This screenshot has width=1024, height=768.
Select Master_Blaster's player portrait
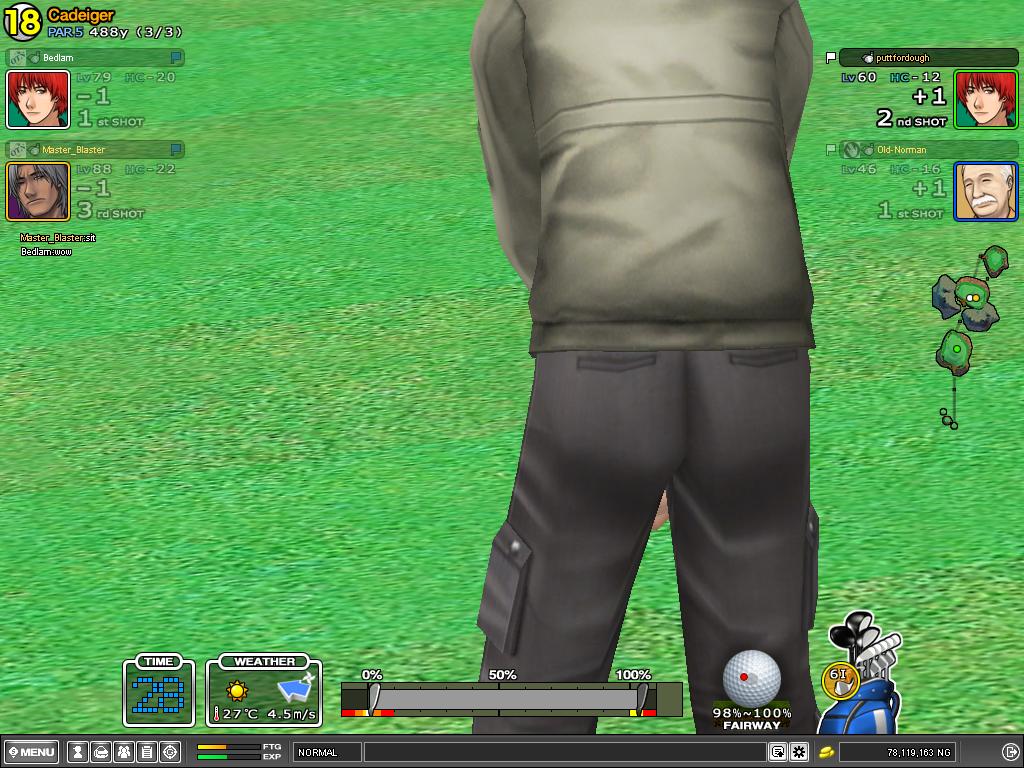click(38, 191)
